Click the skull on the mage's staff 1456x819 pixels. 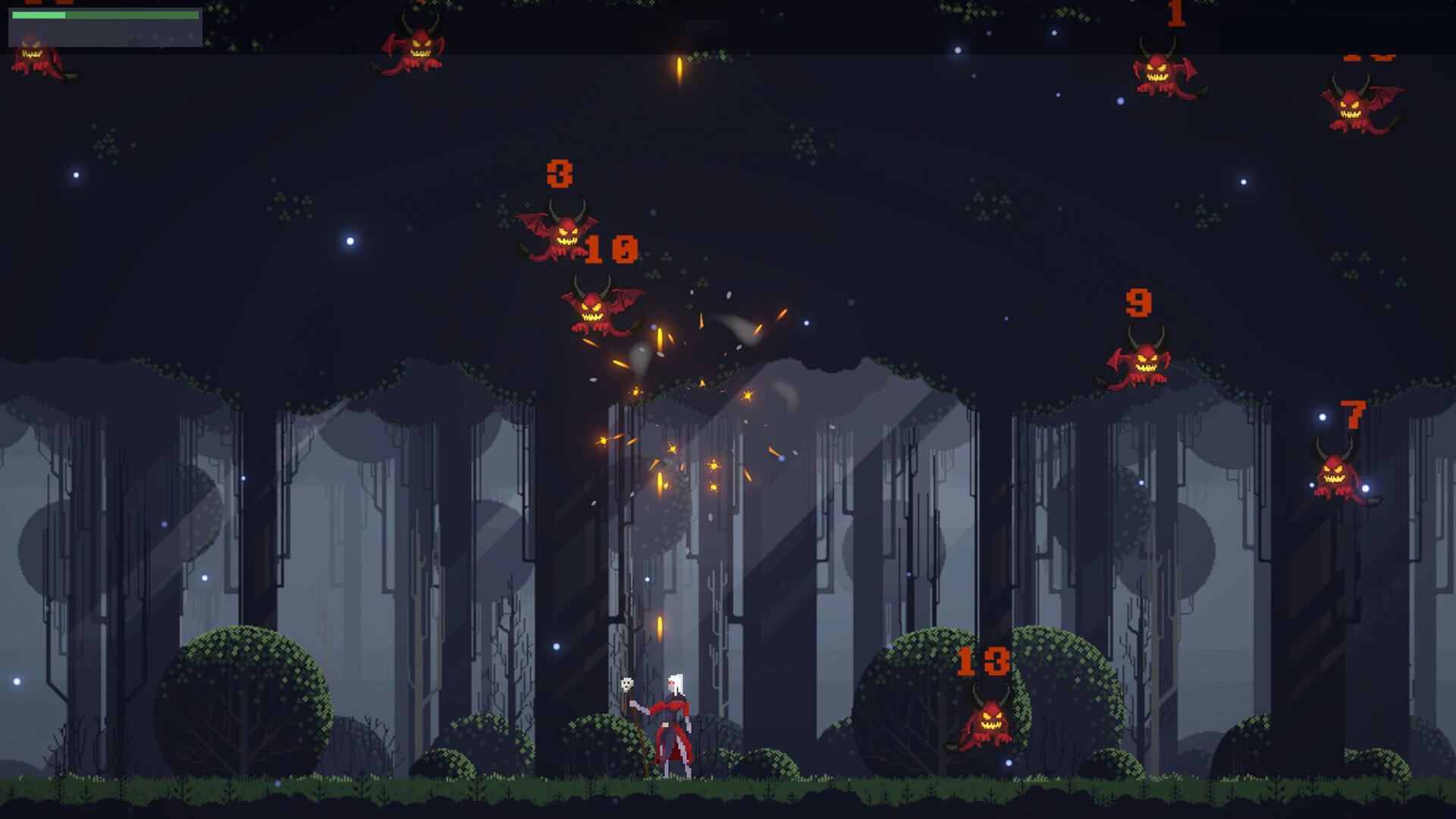[x=626, y=684]
